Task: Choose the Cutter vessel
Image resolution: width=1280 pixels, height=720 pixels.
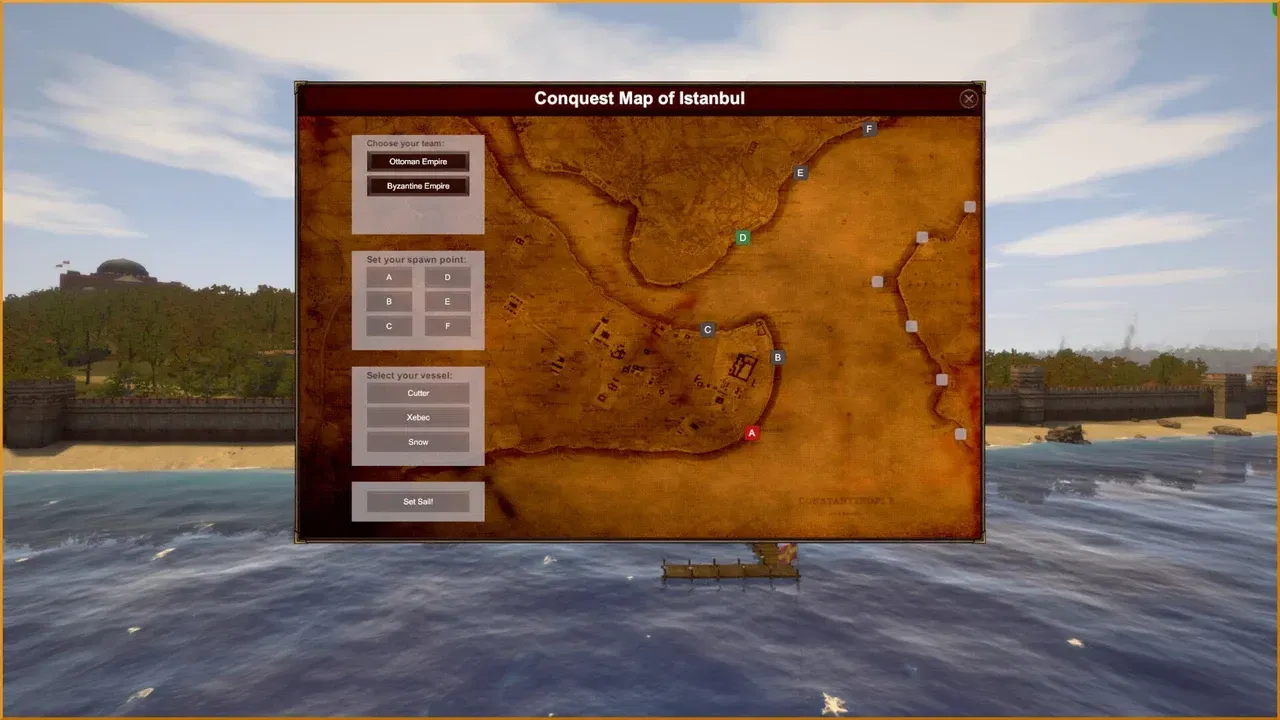Action: pyautogui.click(x=417, y=392)
